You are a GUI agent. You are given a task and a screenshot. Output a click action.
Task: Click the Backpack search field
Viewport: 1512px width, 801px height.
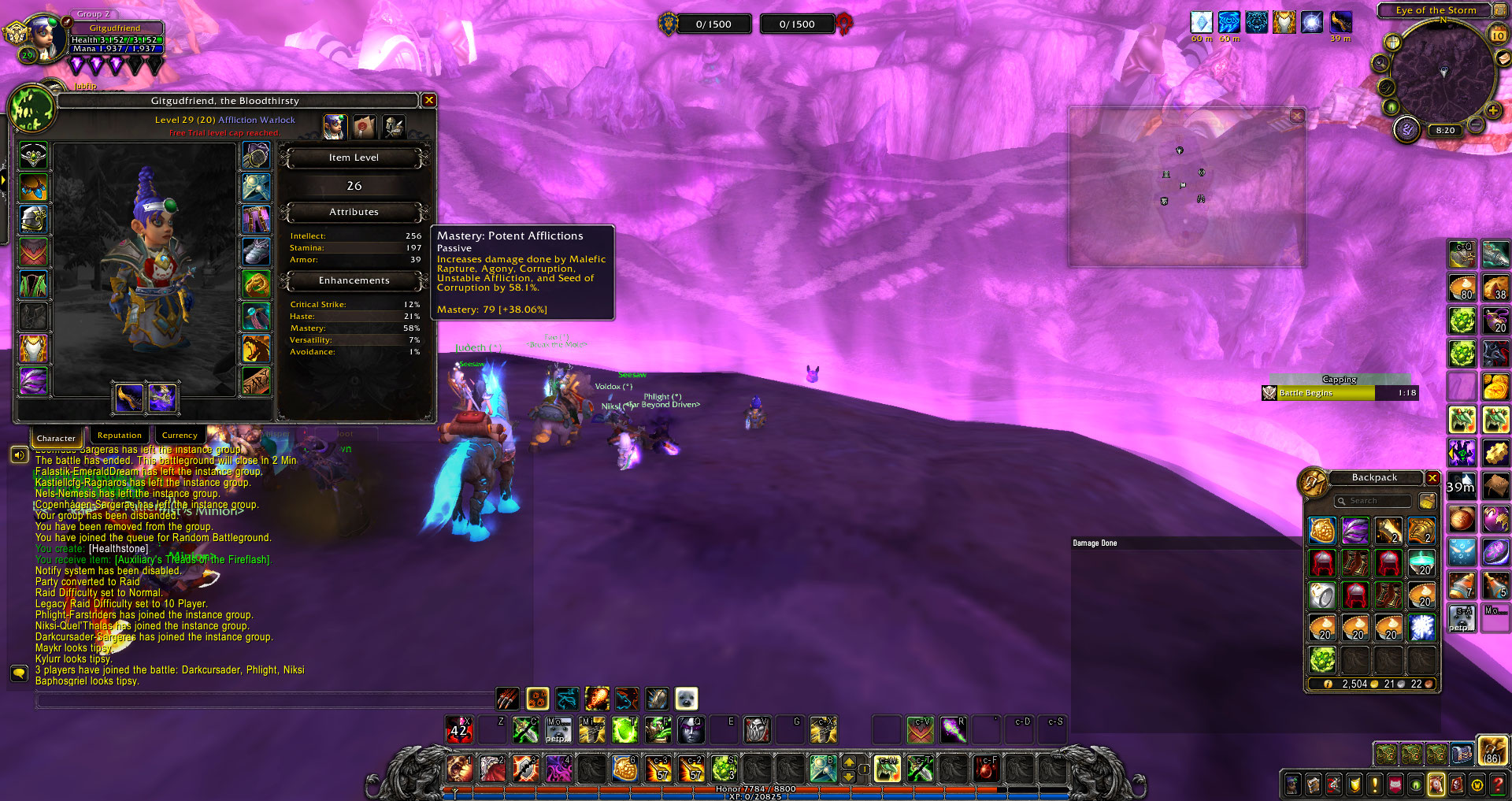tap(1373, 501)
